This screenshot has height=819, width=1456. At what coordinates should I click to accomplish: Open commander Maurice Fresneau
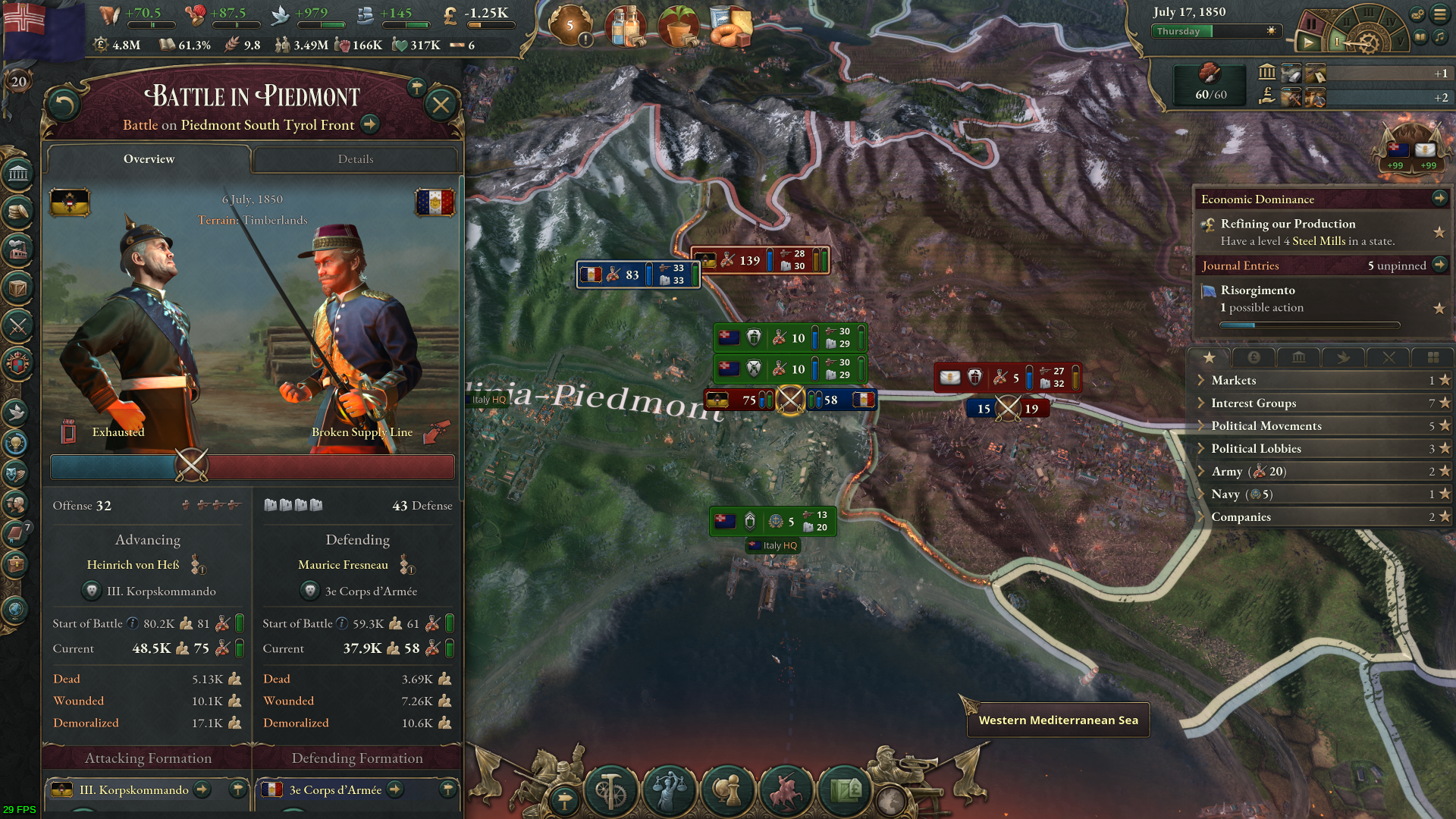(343, 565)
